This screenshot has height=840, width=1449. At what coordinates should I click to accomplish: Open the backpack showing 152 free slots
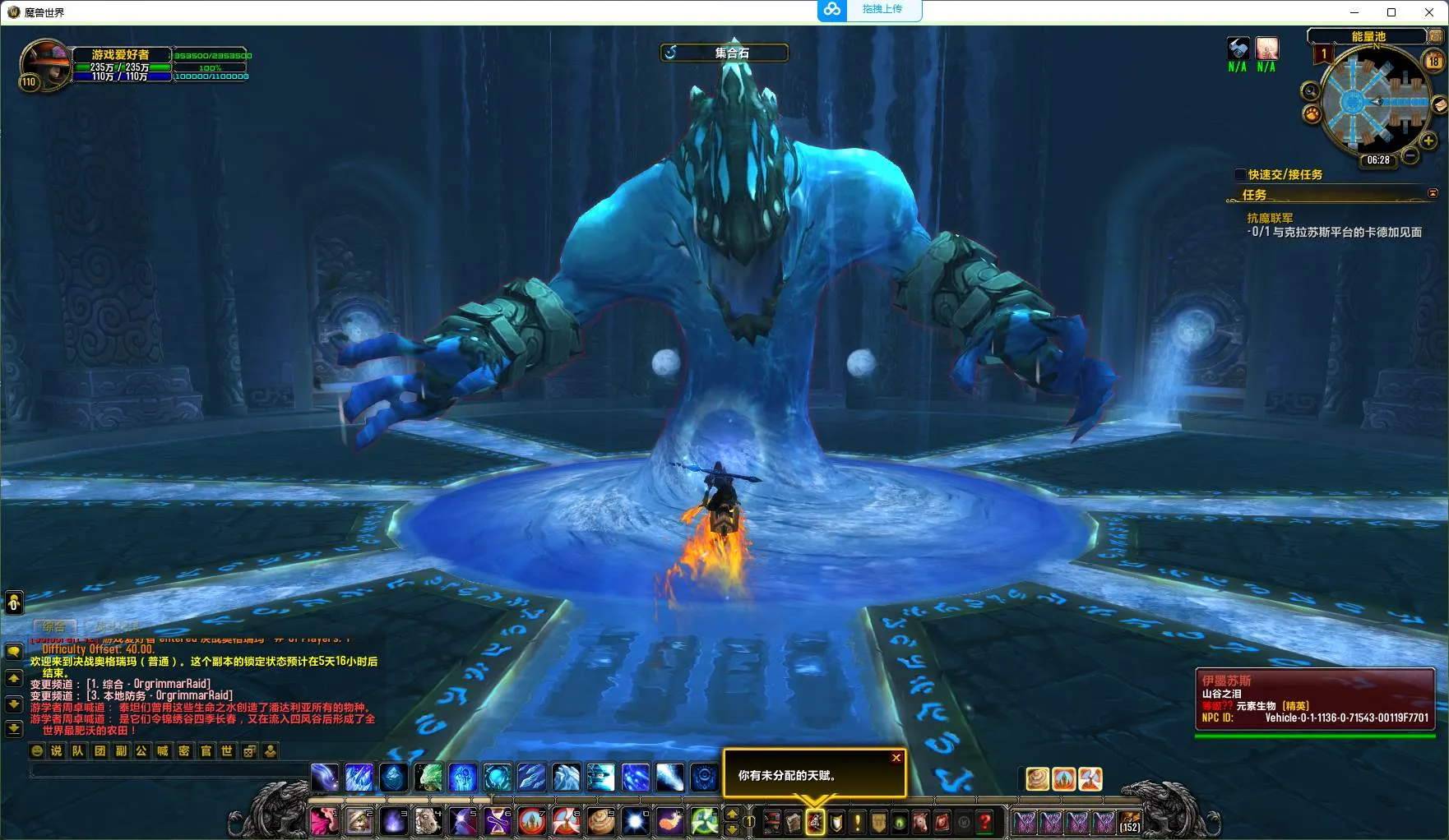click(1130, 822)
